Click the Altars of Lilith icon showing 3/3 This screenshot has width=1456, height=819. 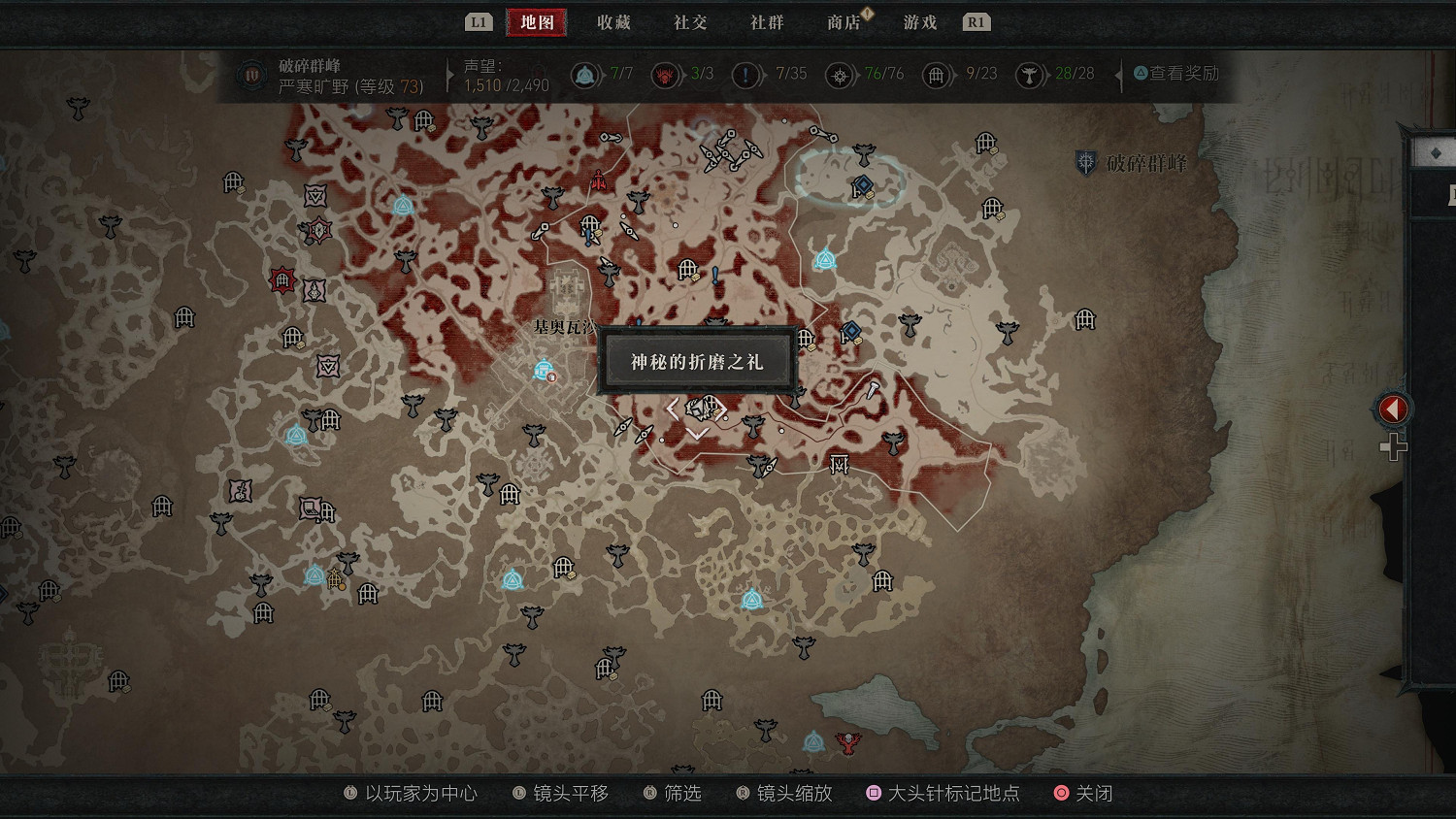(665, 74)
